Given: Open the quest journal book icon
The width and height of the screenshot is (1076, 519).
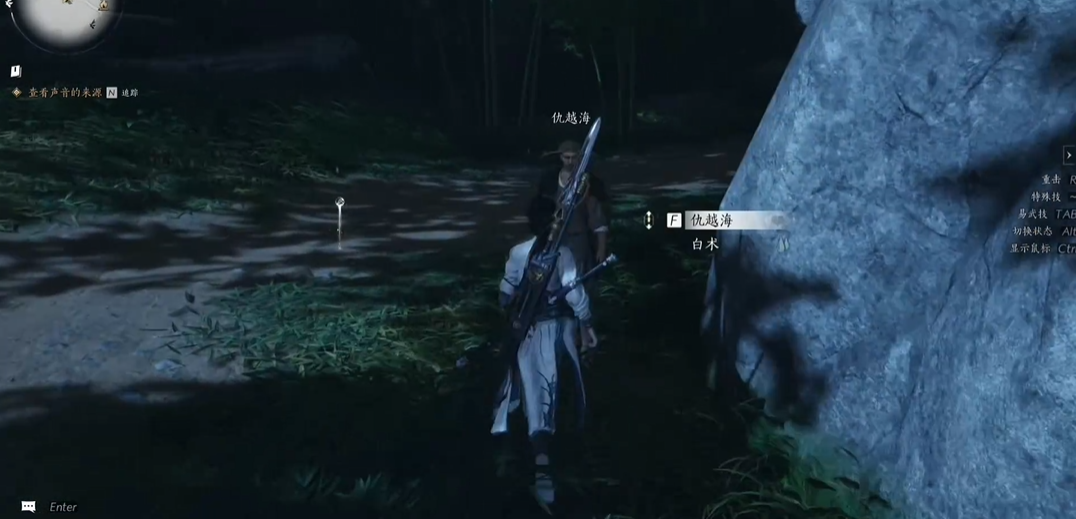Looking at the screenshot, I should (x=16, y=71).
